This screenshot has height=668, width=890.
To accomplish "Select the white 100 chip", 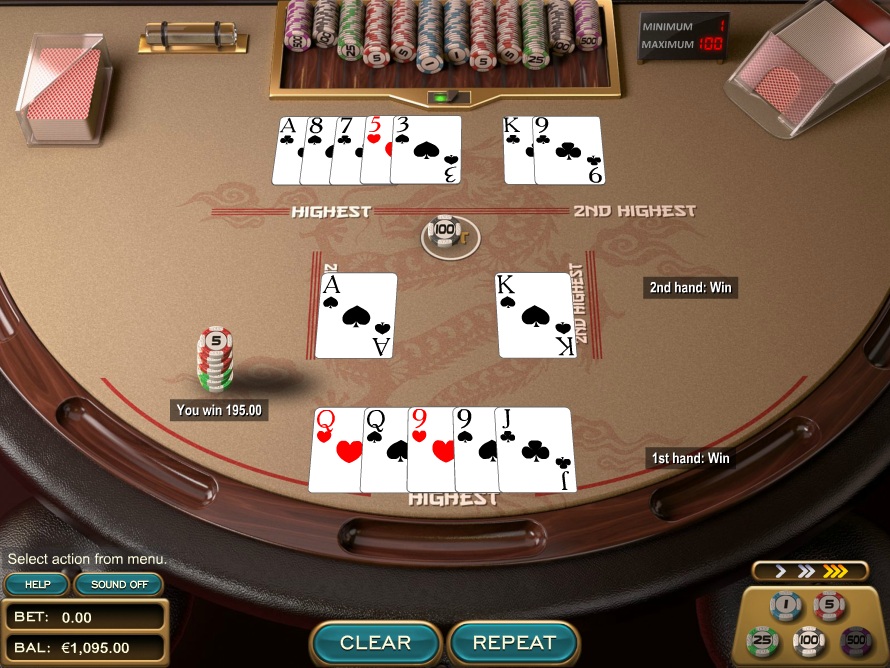I will point(808,640).
